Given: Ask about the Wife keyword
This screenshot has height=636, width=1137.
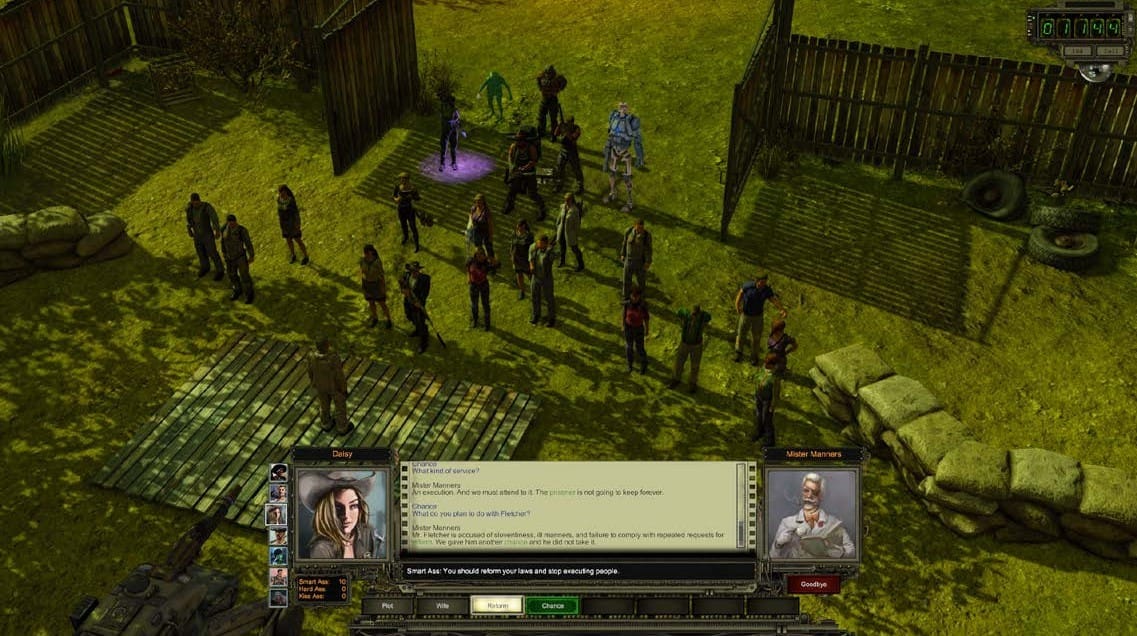Looking at the screenshot, I should pos(441,605).
